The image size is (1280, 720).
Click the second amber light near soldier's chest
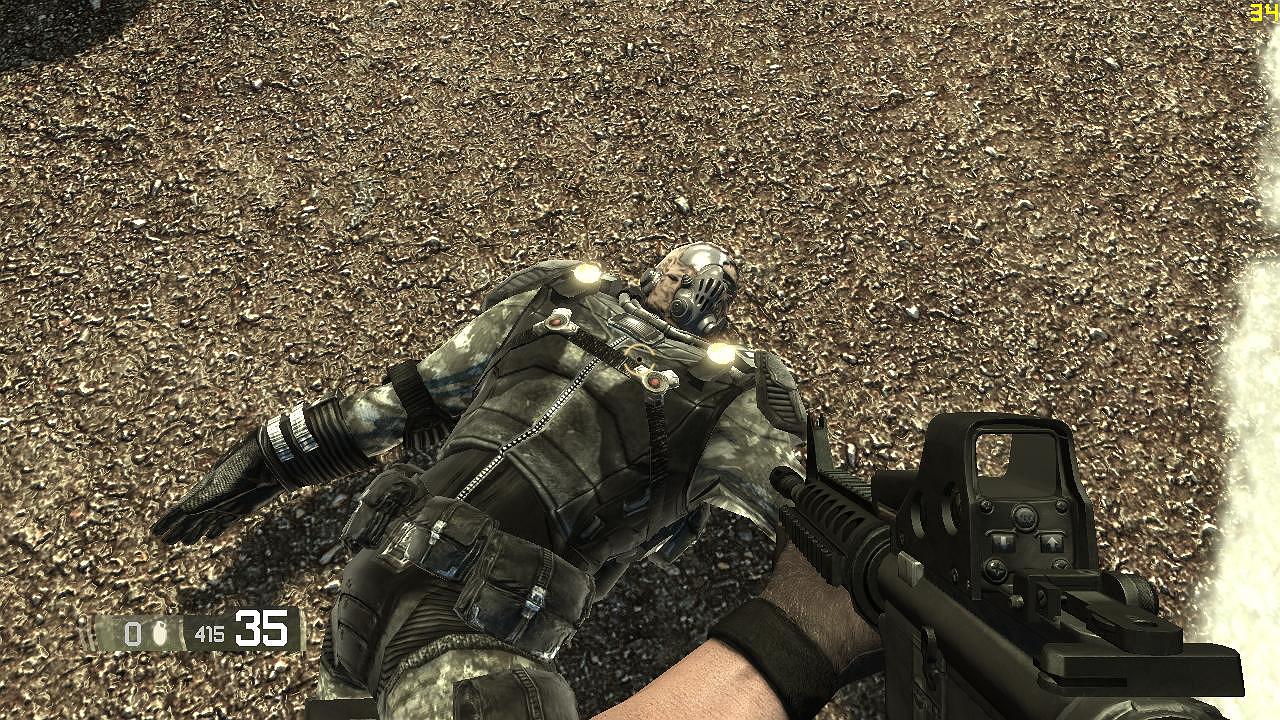pyautogui.click(x=722, y=354)
